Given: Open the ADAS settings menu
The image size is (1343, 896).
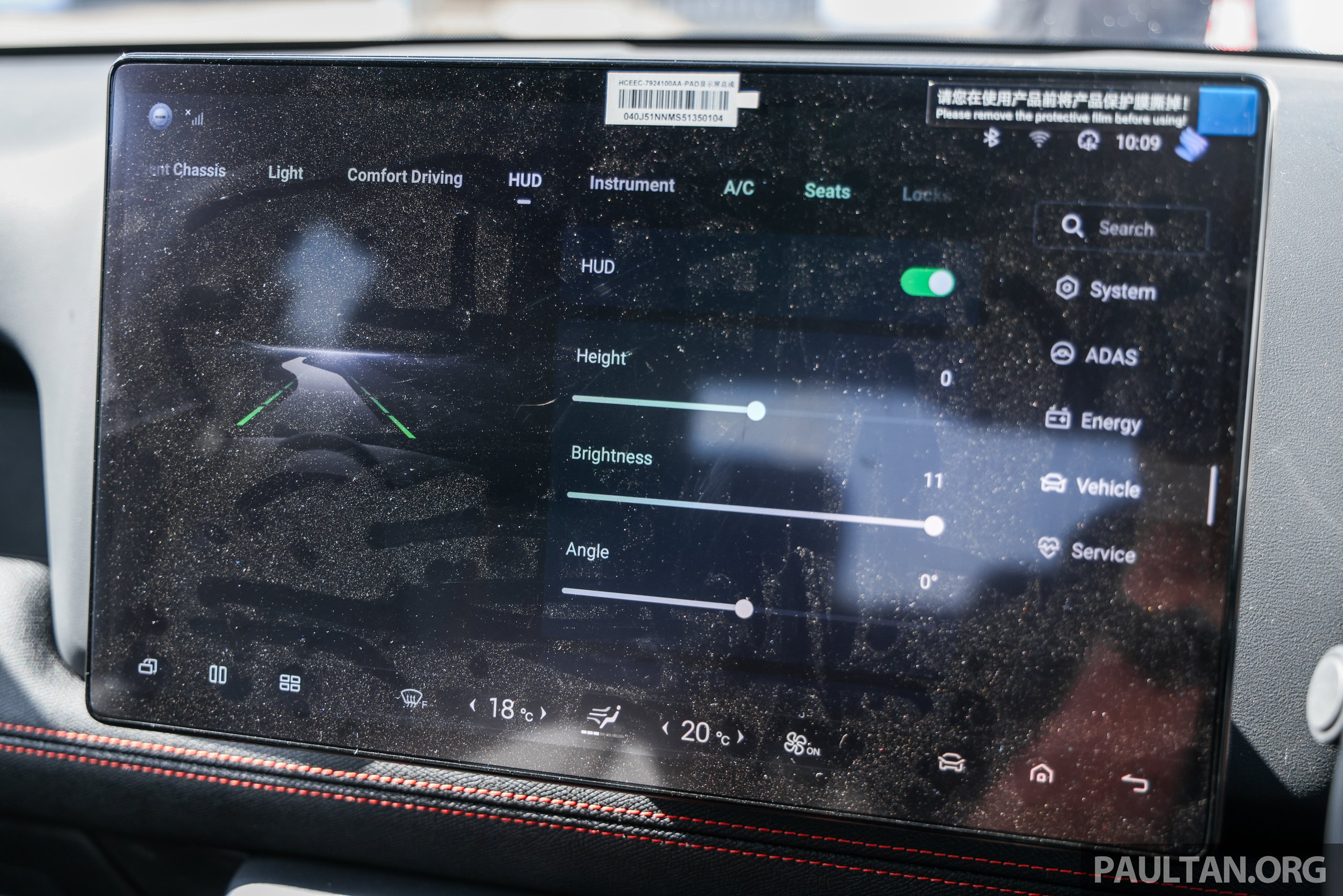Looking at the screenshot, I should point(1094,356).
